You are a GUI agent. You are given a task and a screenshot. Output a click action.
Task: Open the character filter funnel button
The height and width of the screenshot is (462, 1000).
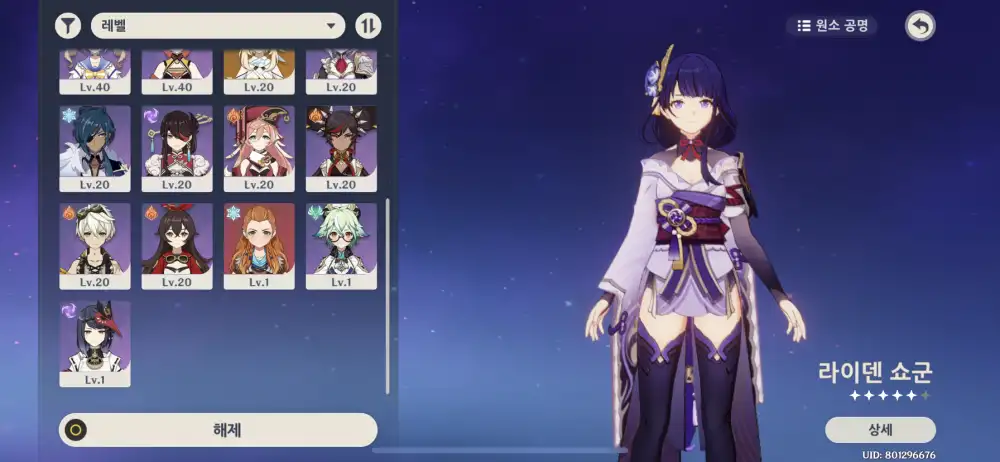coord(68,25)
